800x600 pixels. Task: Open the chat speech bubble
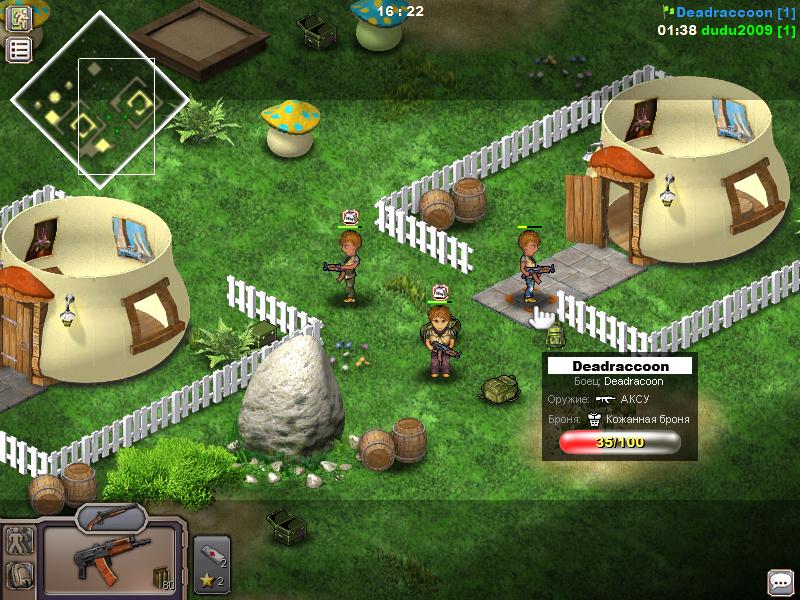click(781, 581)
